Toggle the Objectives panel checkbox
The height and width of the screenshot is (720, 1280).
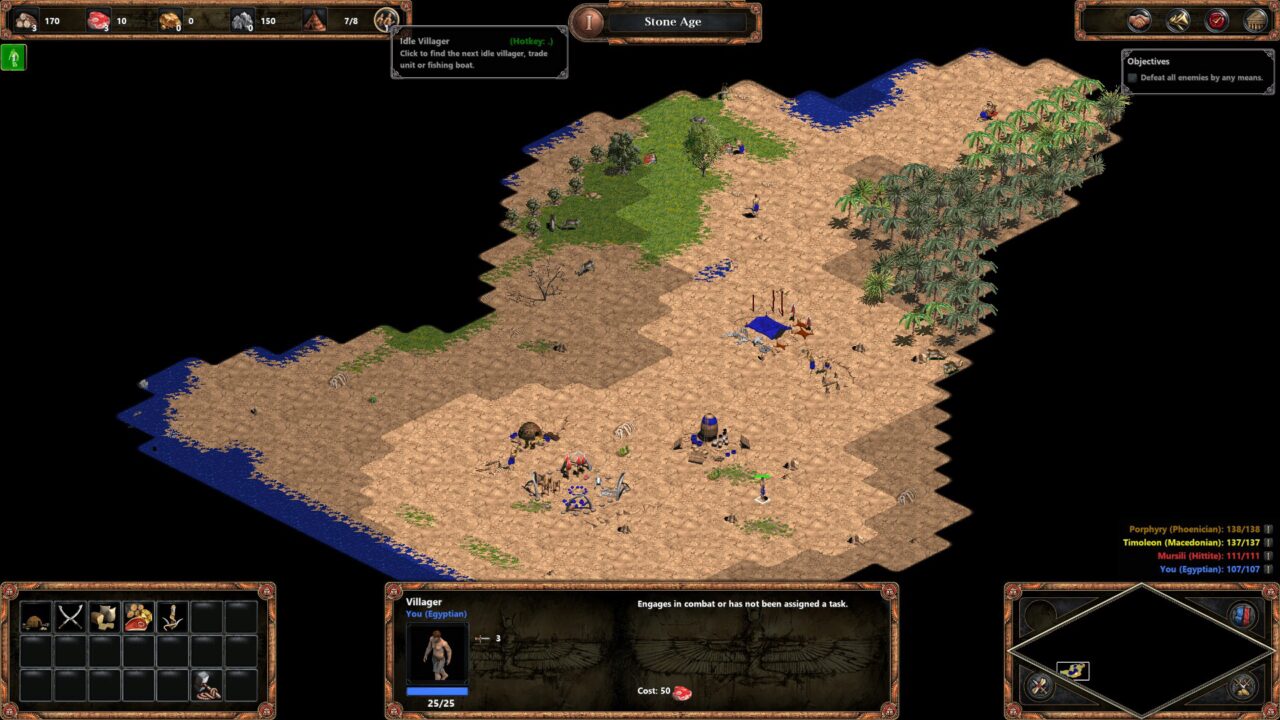(x=1133, y=78)
